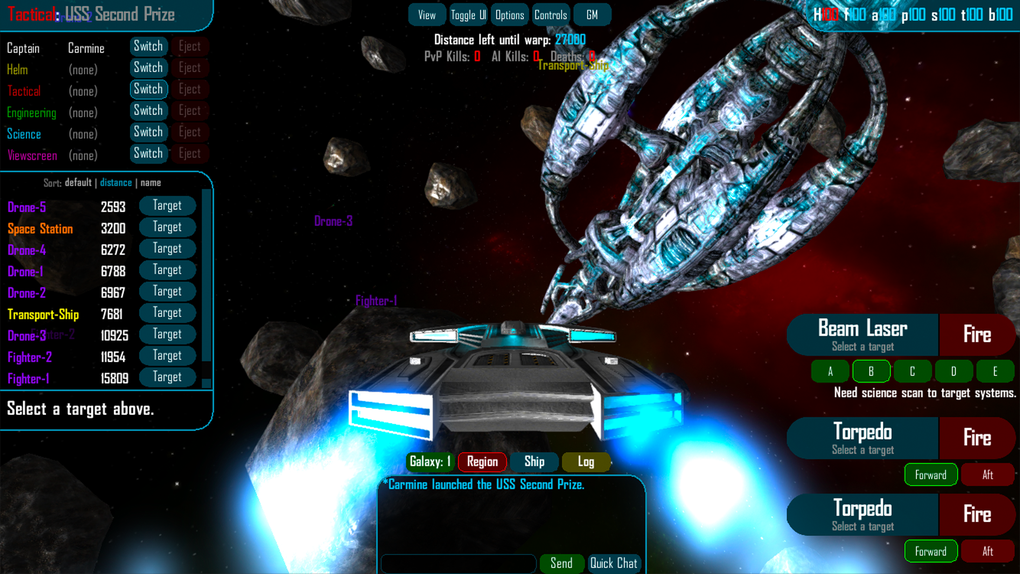
Task: Select beam frequency E
Action: click(x=994, y=371)
